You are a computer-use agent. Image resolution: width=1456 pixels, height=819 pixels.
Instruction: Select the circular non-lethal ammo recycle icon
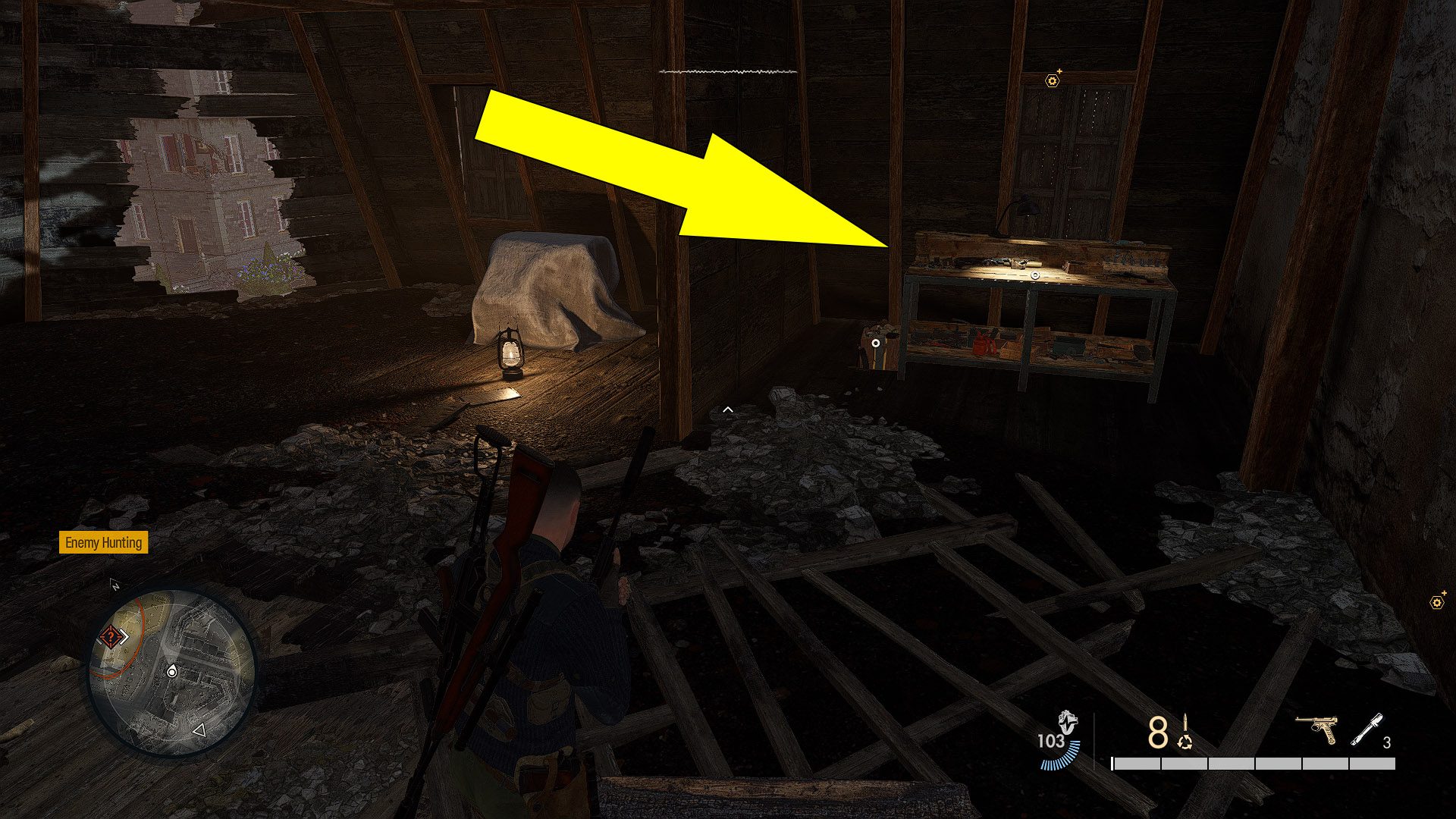(1185, 743)
